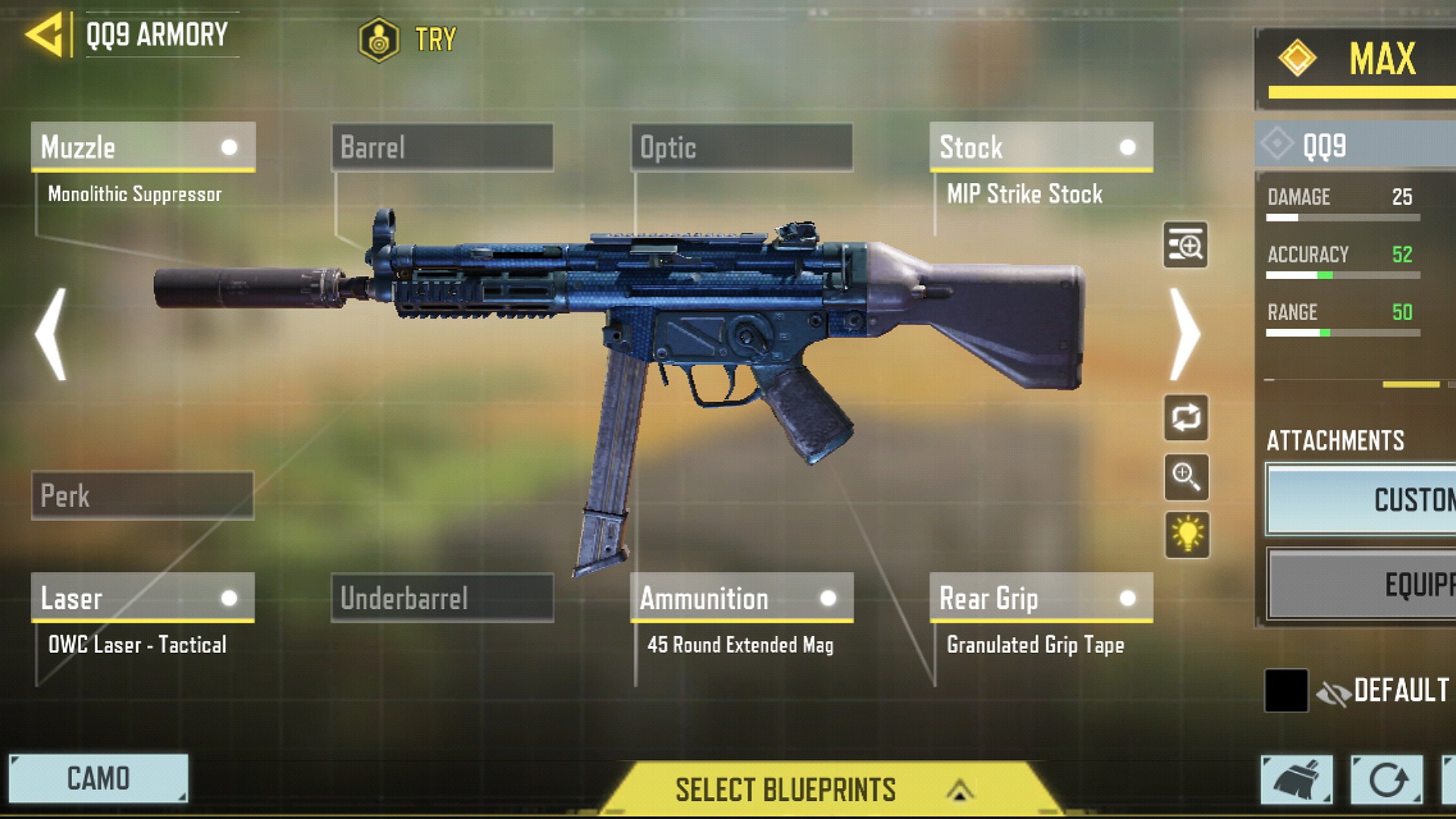The height and width of the screenshot is (819, 1456).
Task: Zoom in with the magnifier icon
Action: [1186, 477]
